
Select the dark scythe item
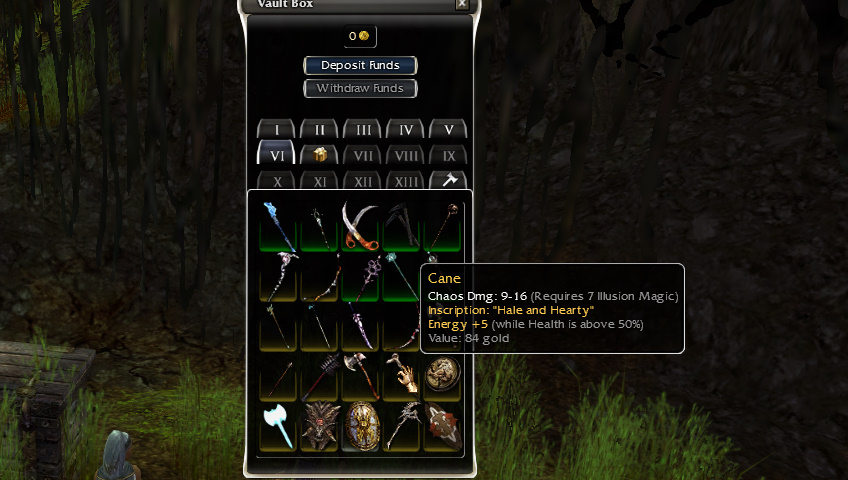pos(402,226)
